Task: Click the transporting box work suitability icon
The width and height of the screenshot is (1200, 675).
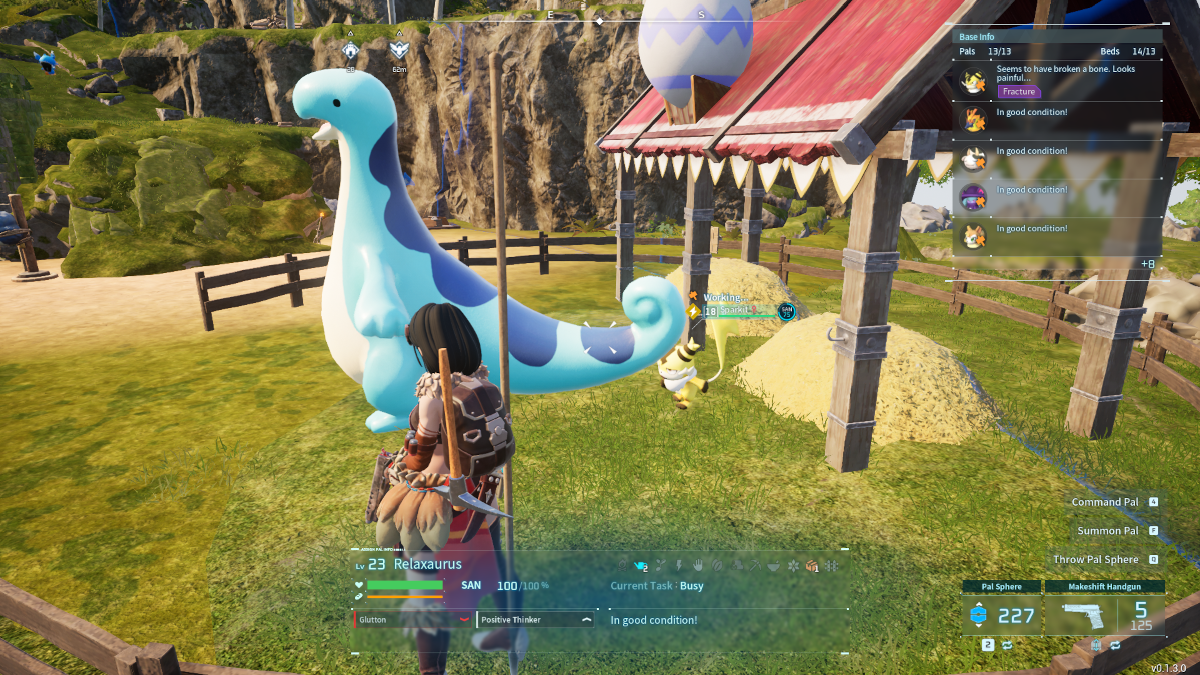Action: click(812, 566)
